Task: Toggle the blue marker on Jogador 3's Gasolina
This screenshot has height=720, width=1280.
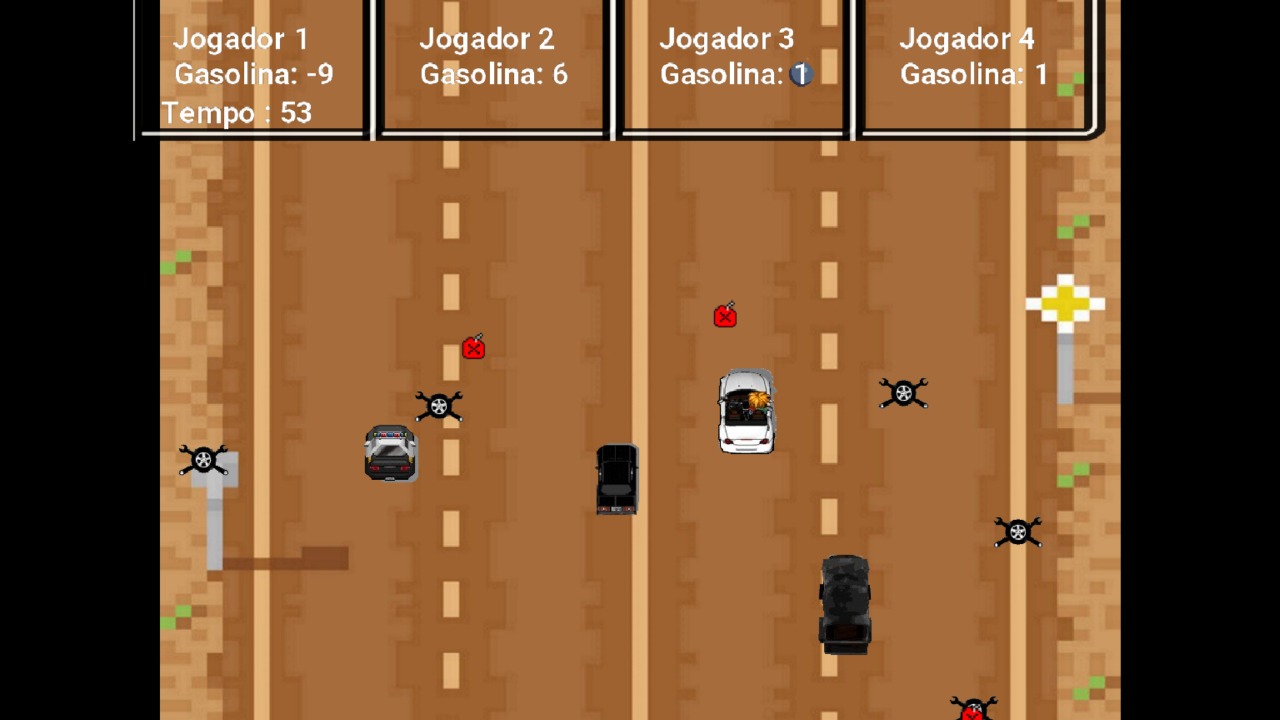Action: click(x=800, y=74)
